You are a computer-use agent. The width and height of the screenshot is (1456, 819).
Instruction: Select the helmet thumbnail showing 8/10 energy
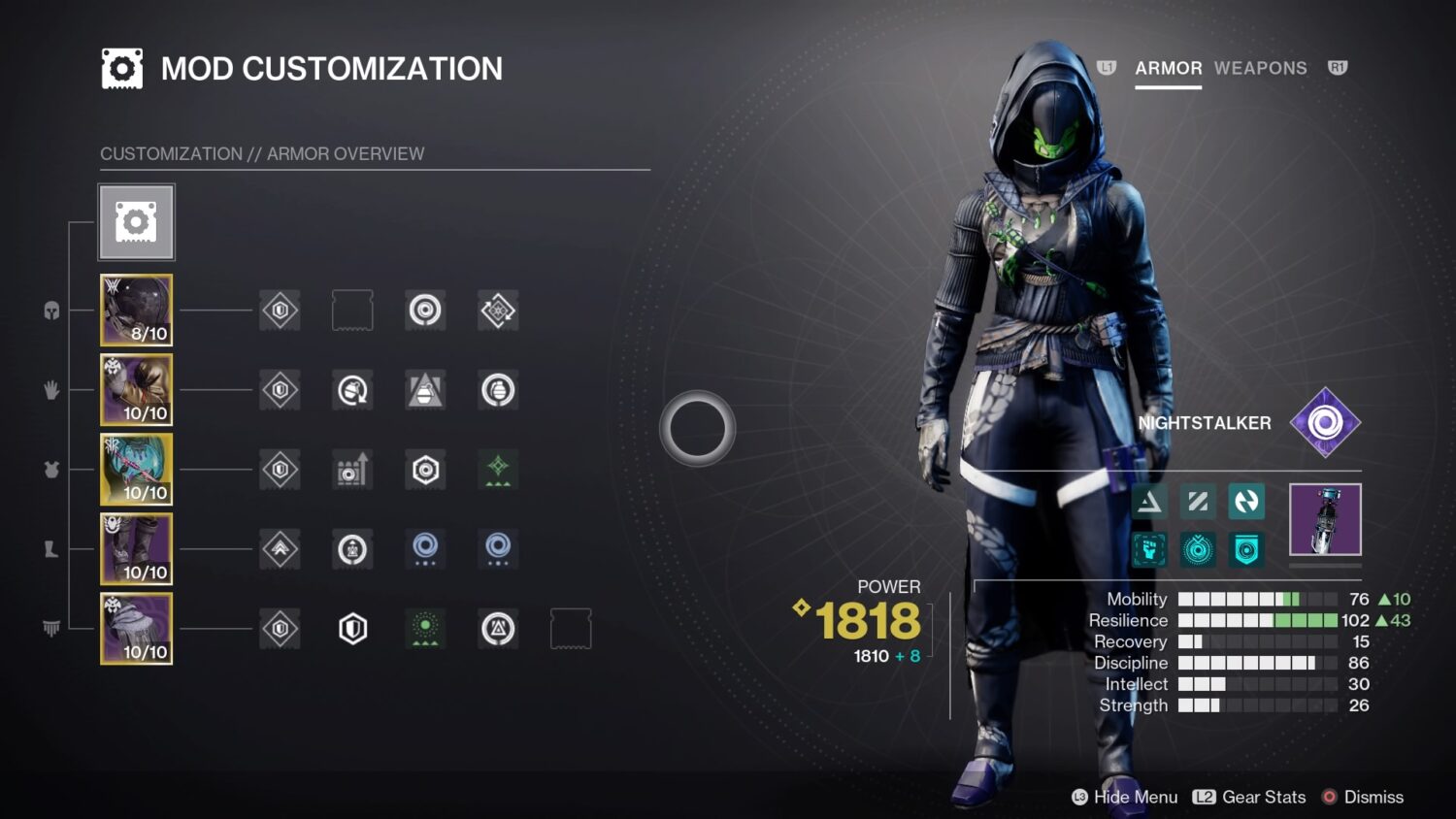coord(136,311)
